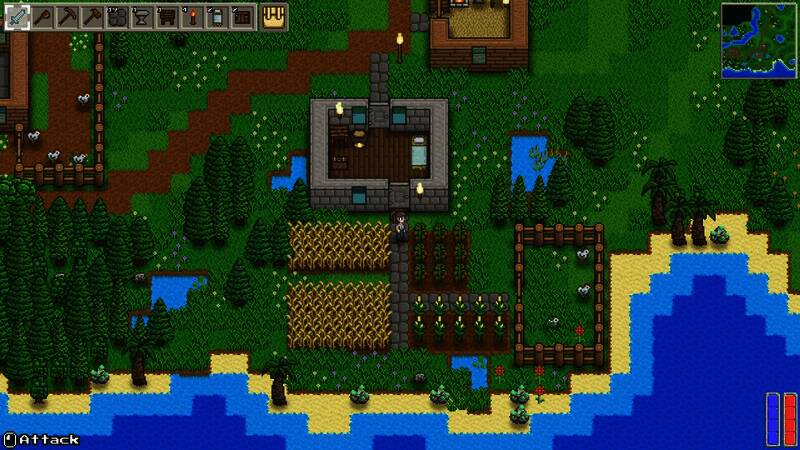Choose the hammer hotbar slot
Image resolution: width=800 pixels, height=450 pixels.
point(92,17)
